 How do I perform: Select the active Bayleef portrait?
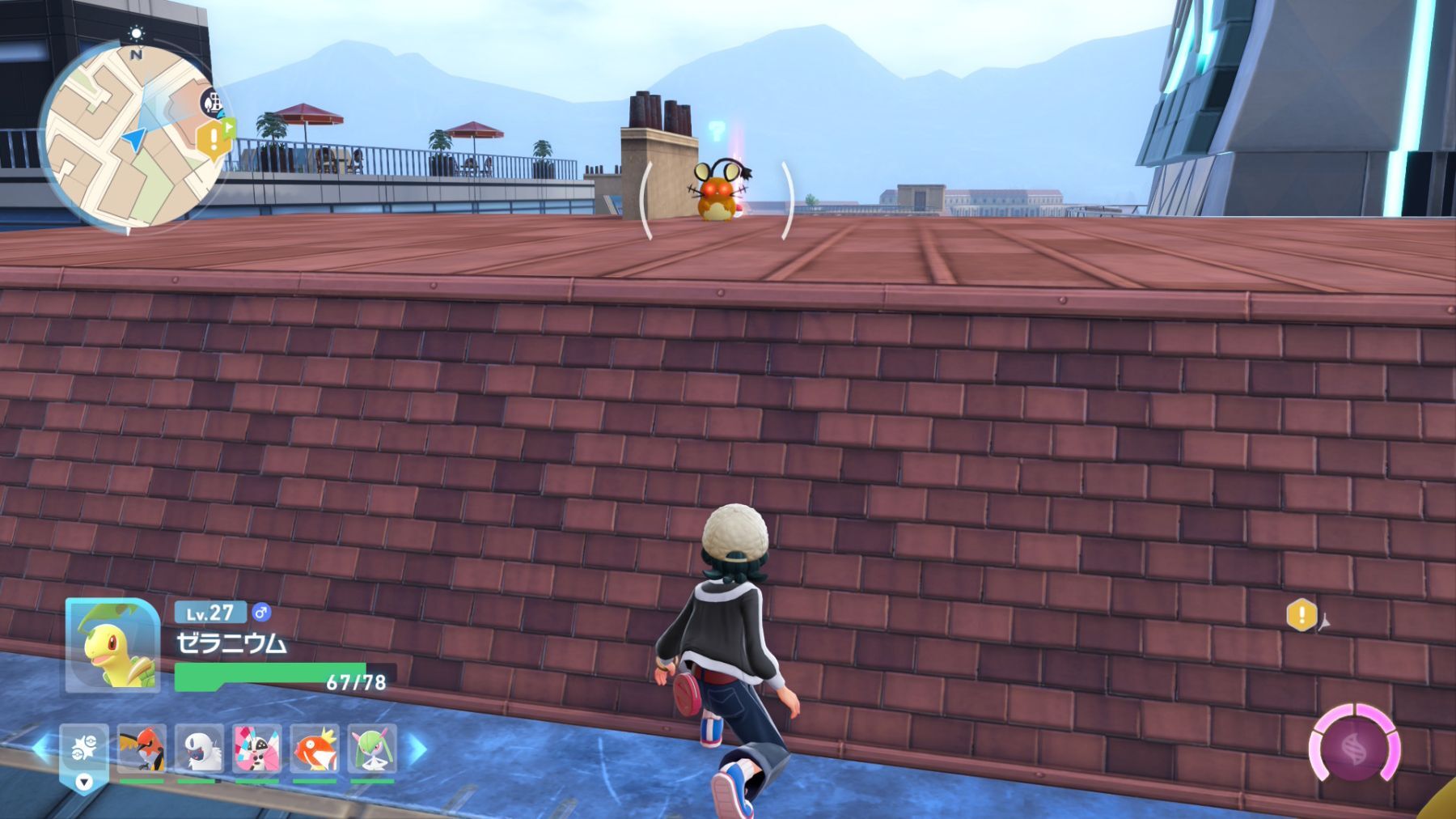coord(112,646)
